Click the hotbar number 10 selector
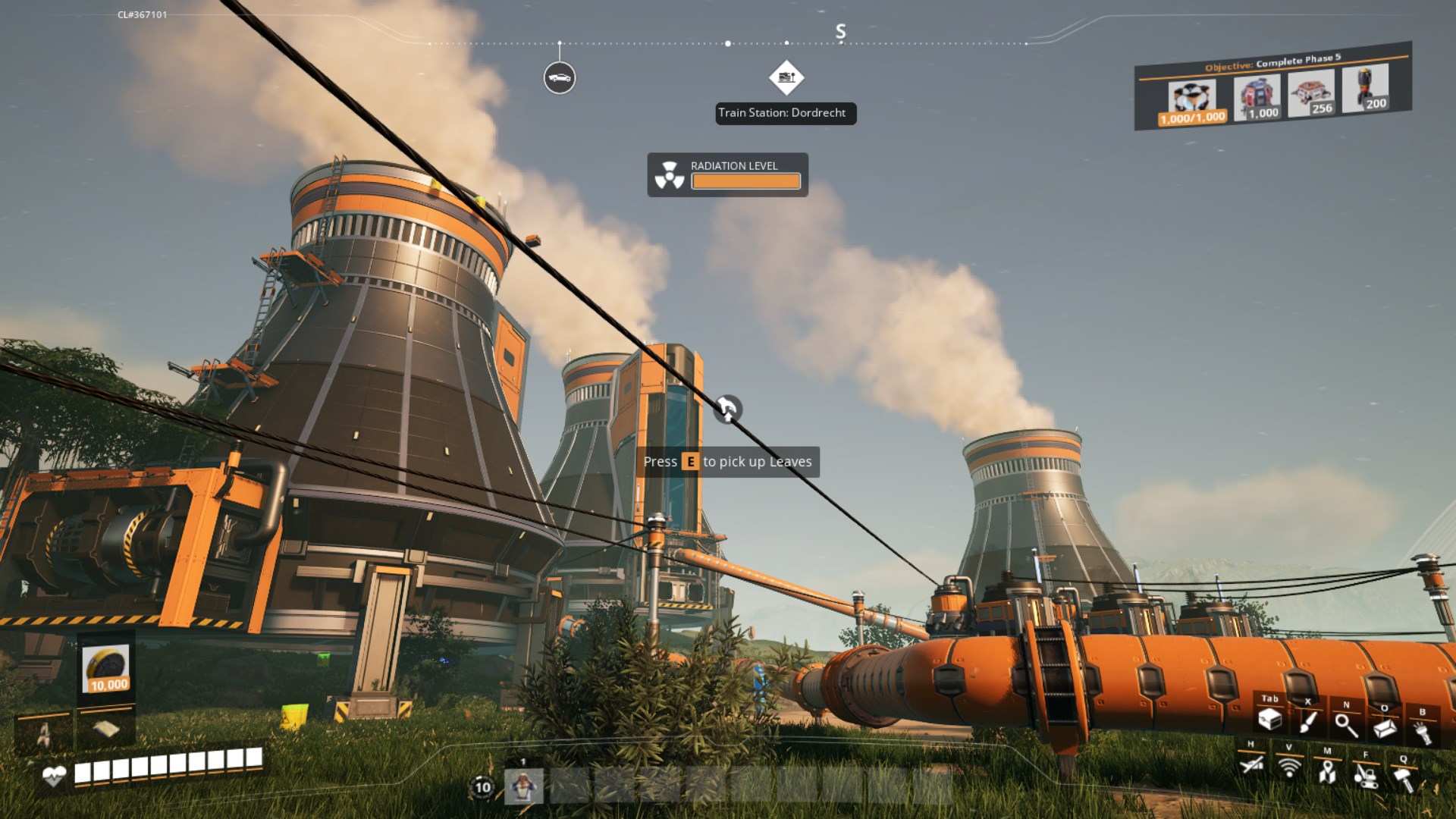 tap(482, 787)
